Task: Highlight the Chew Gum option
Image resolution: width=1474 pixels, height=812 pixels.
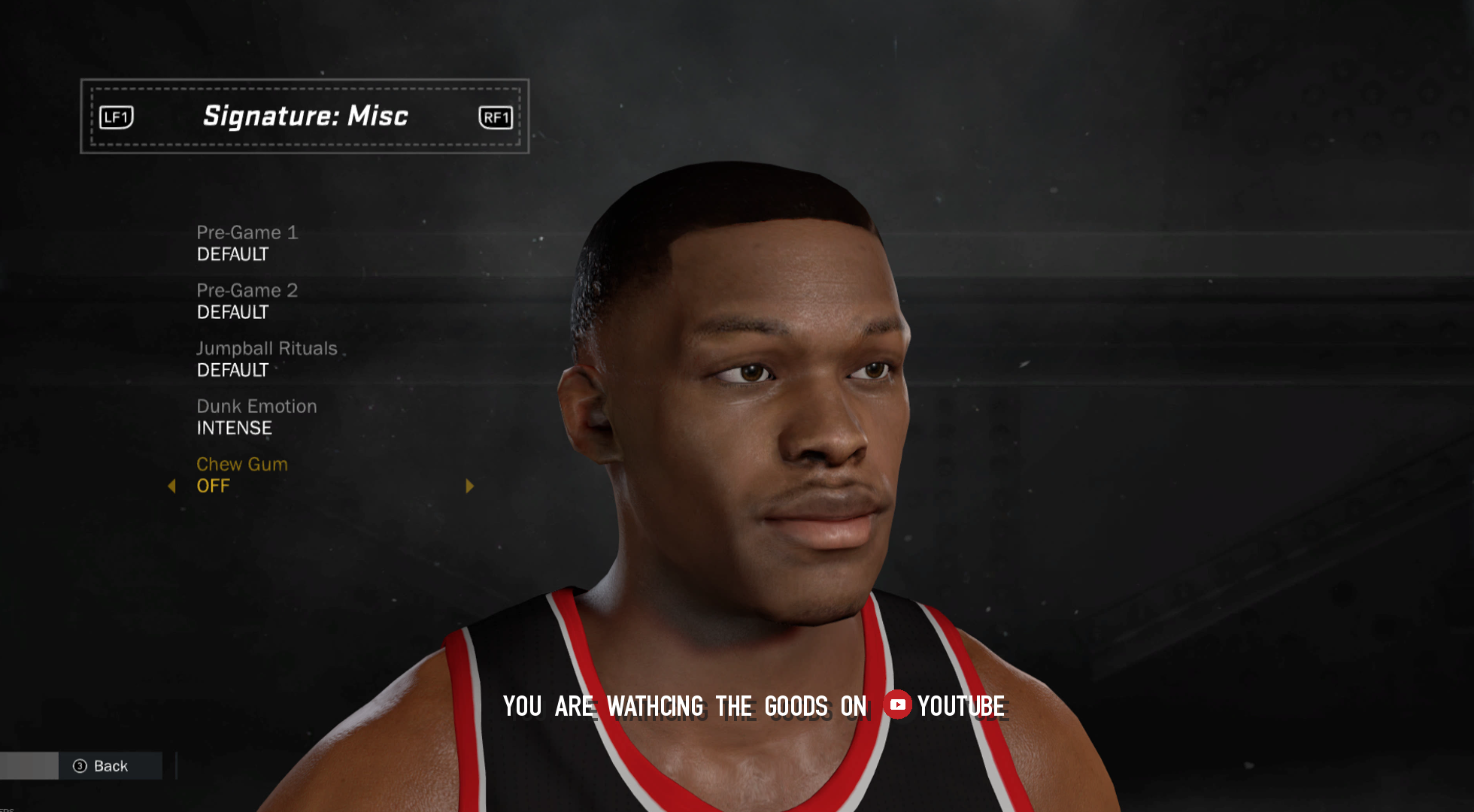Action: pos(241,474)
